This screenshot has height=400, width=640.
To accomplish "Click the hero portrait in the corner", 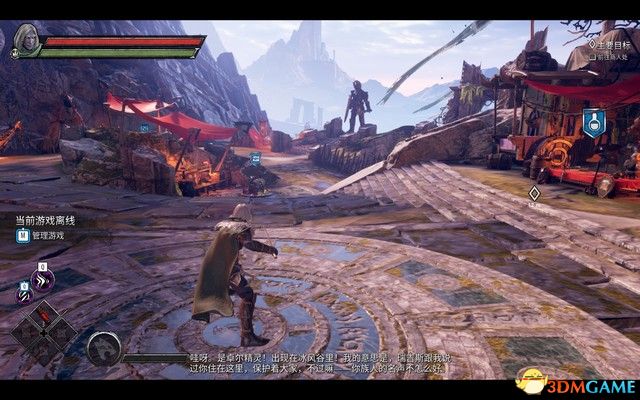I will point(25,41).
